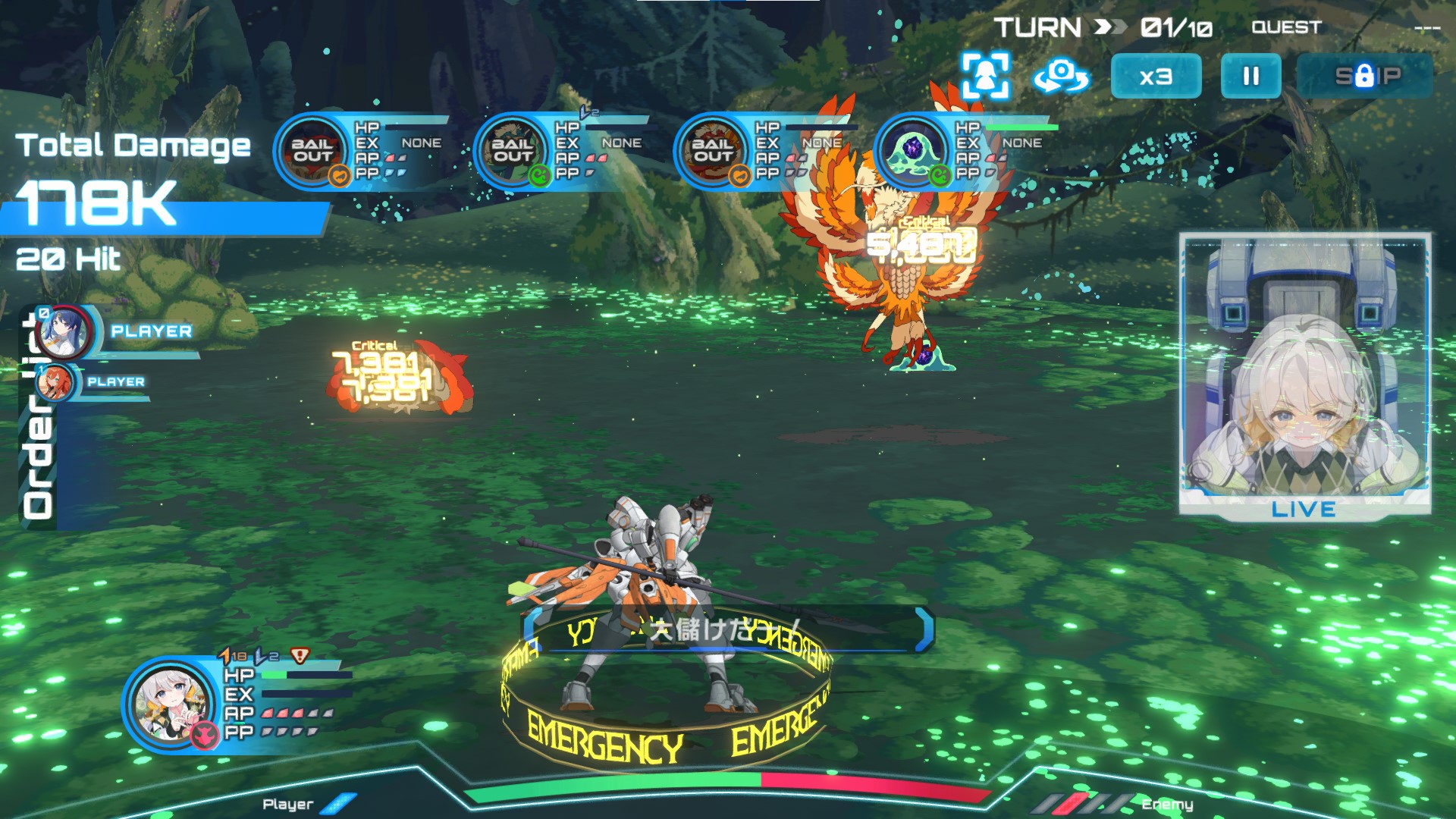Select the orange-haired player in Order List
The height and width of the screenshot is (819, 1456).
coord(55,382)
